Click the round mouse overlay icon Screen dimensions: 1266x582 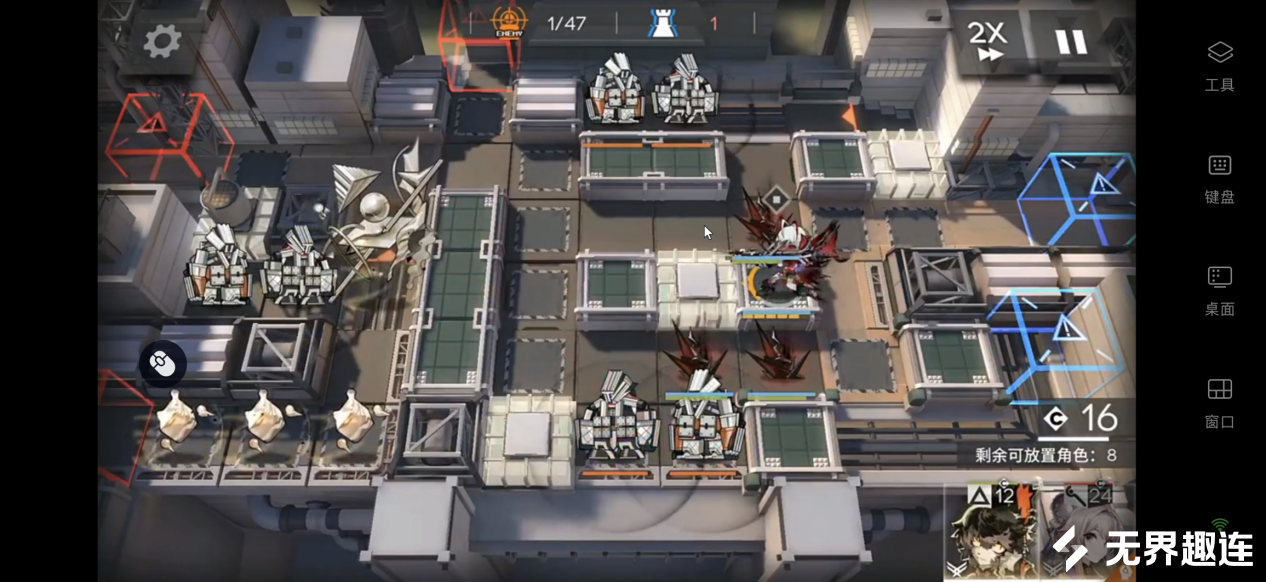163,364
